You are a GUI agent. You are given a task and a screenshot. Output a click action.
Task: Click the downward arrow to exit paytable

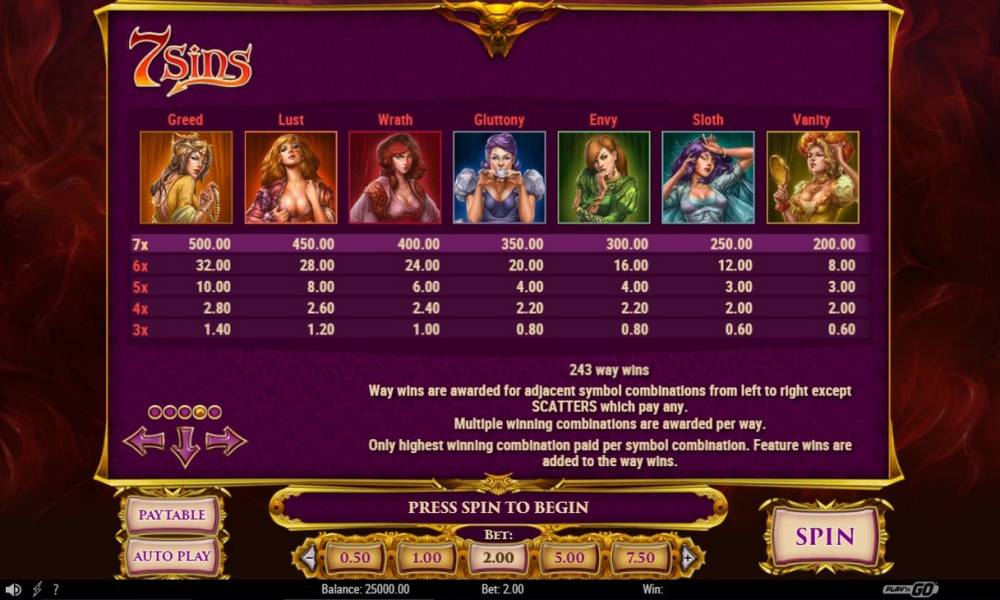pos(185,446)
